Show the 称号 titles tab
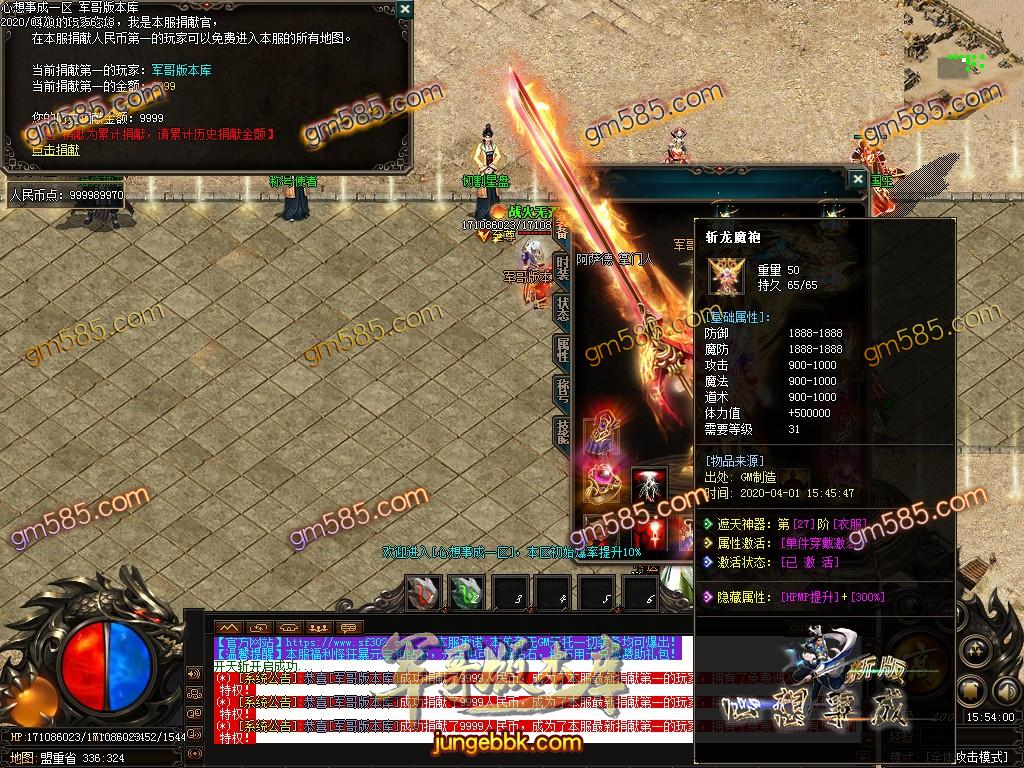The image size is (1024, 768). [562, 391]
